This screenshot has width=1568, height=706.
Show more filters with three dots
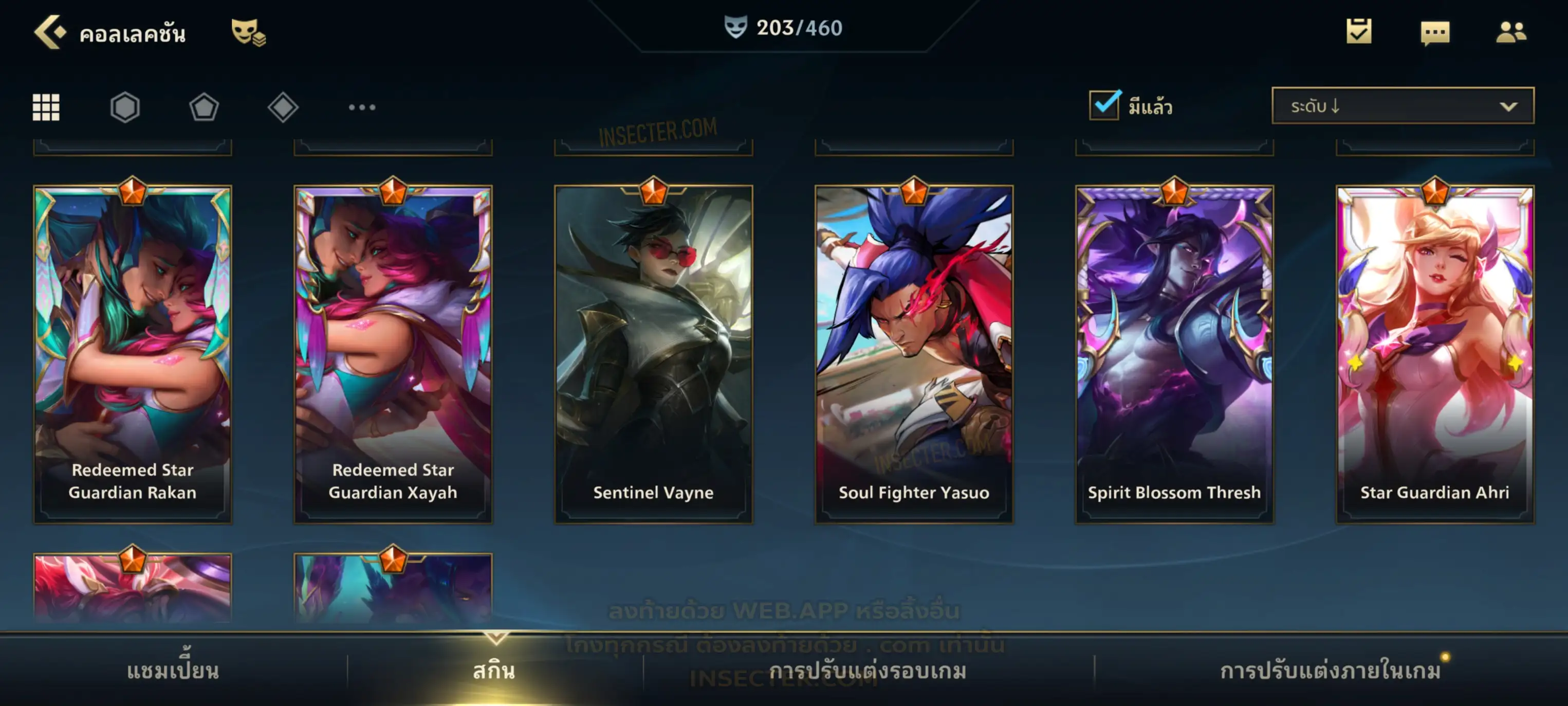362,107
